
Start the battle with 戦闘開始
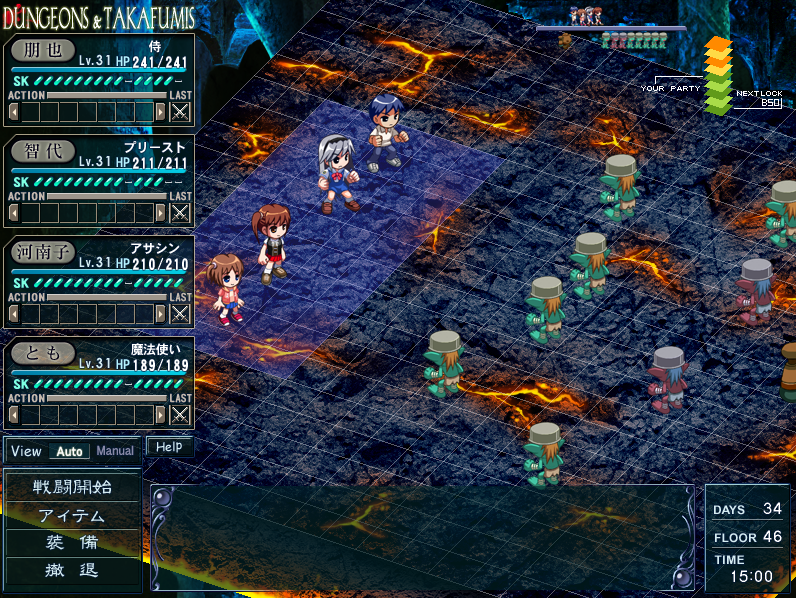pos(73,488)
